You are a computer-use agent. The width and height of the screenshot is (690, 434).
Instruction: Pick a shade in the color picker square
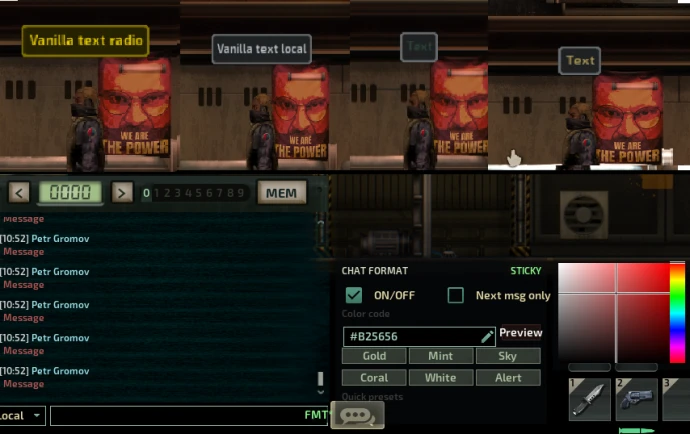[613, 311]
